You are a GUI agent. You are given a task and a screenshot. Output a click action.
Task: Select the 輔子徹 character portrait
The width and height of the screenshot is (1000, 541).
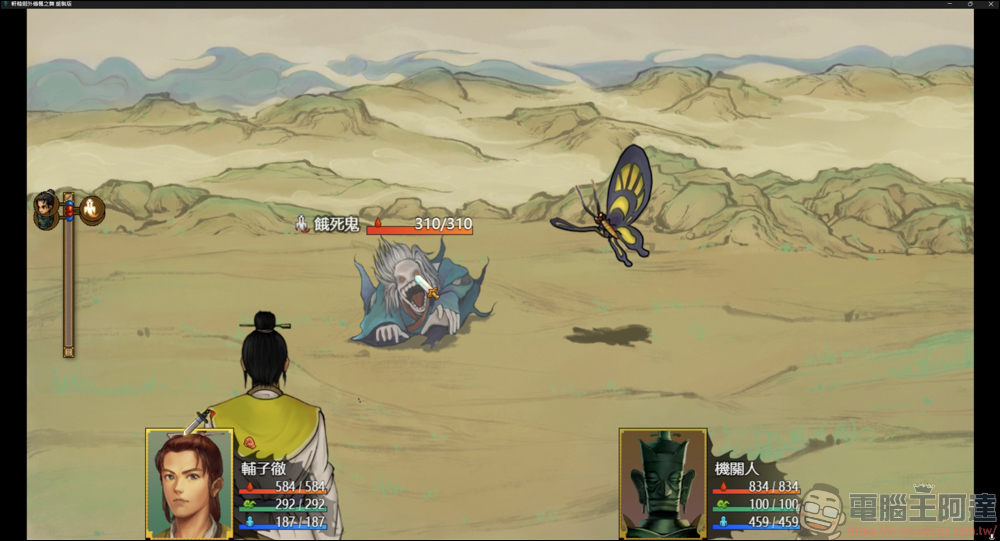coord(189,482)
